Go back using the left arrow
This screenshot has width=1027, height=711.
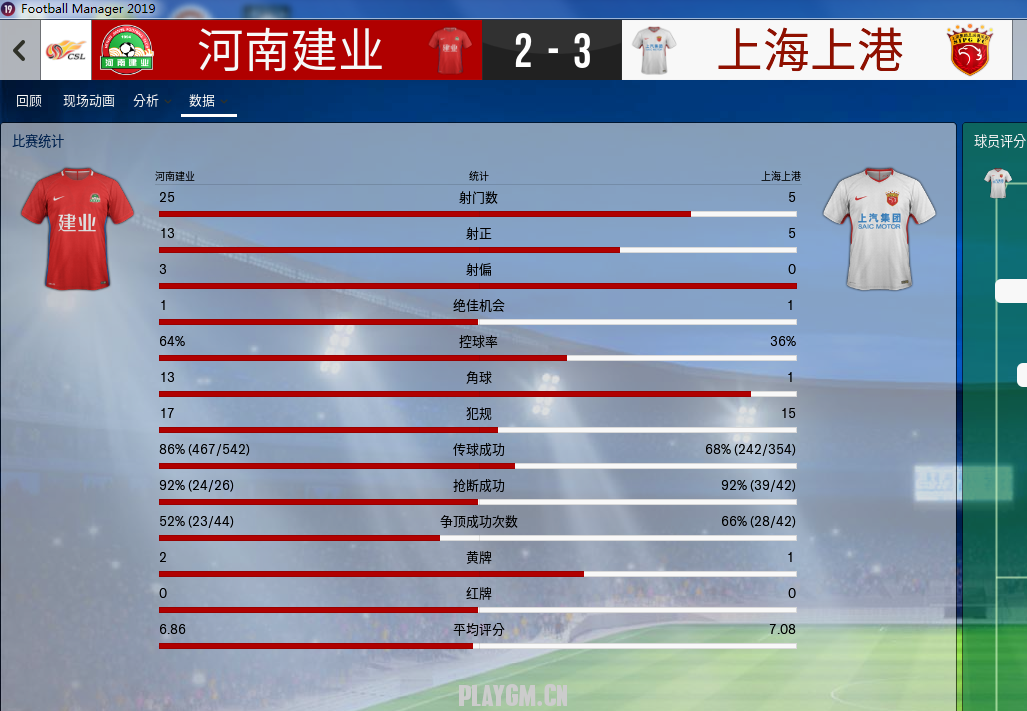(x=19, y=50)
